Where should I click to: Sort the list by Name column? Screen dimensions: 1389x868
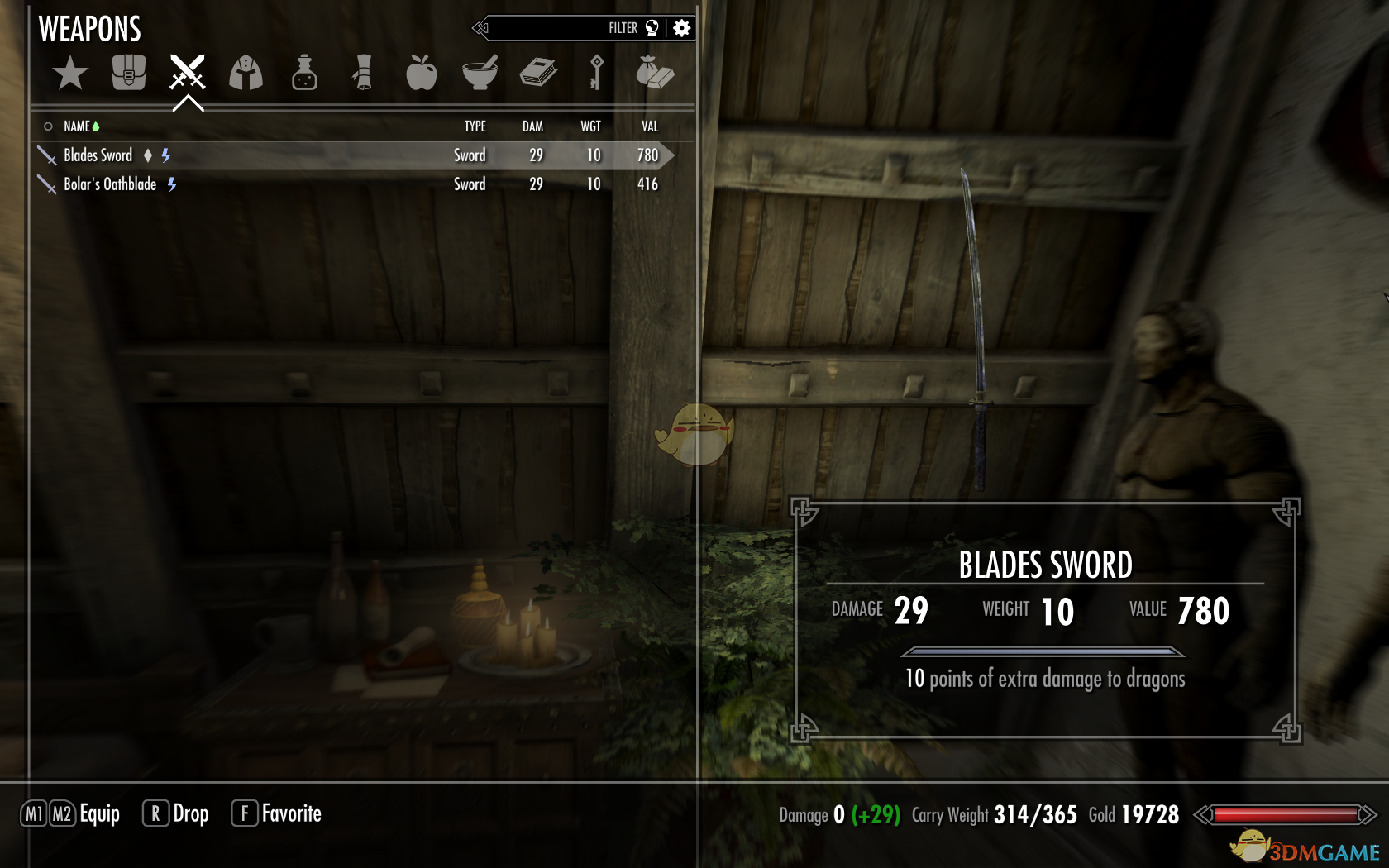(x=77, y=126)
